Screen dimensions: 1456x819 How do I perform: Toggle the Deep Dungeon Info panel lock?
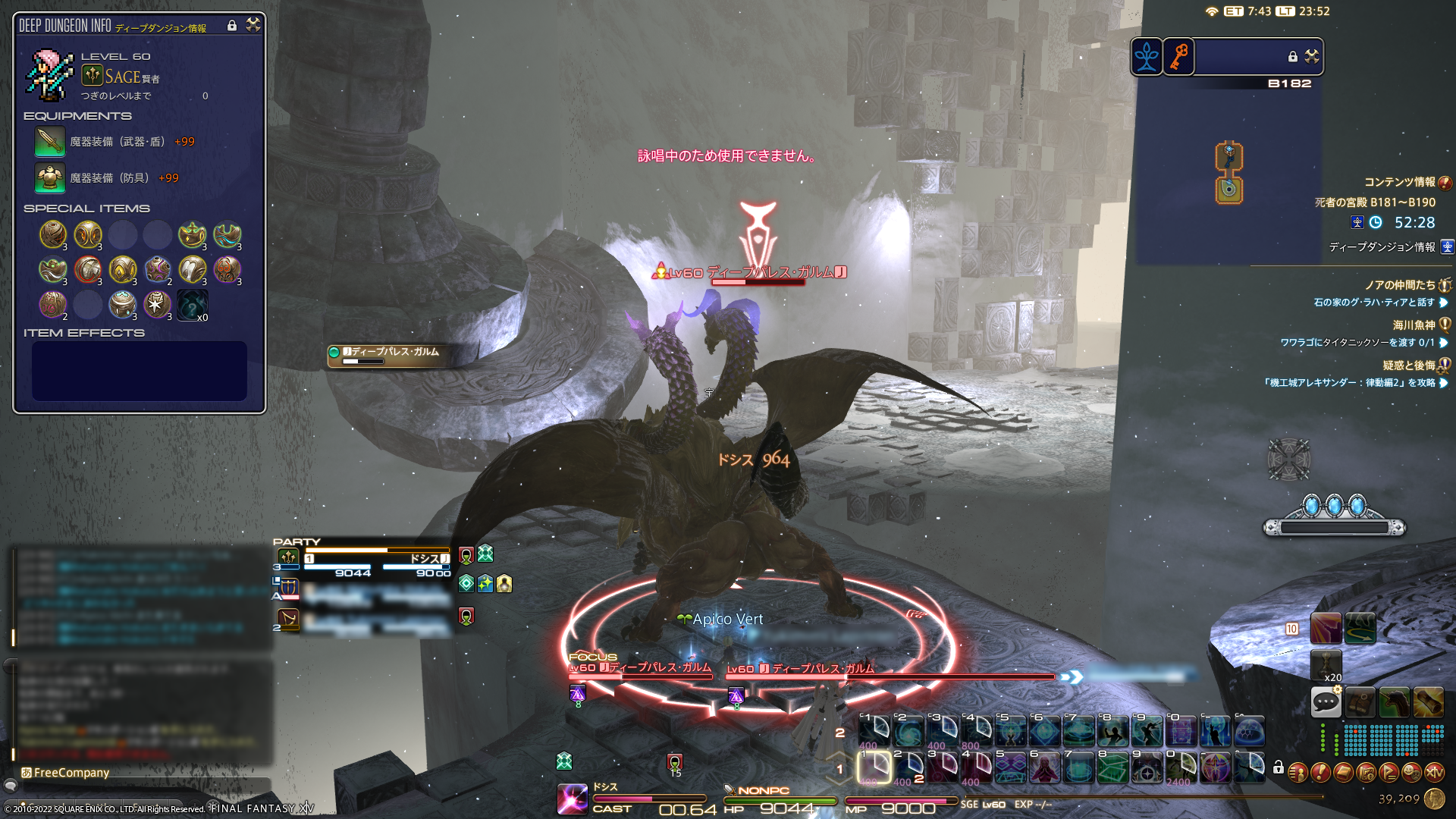(x=232, y=26)
